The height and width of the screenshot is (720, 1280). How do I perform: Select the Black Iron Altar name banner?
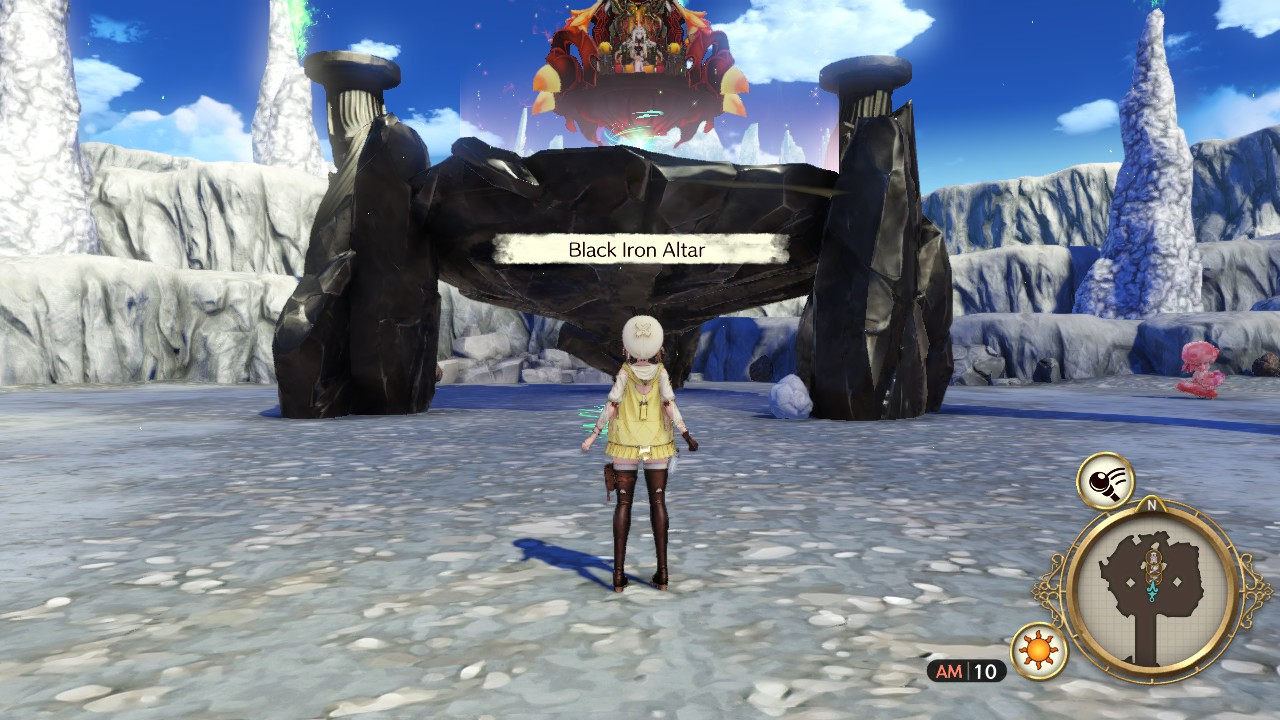pyautogui.click(x=635, y=250)
